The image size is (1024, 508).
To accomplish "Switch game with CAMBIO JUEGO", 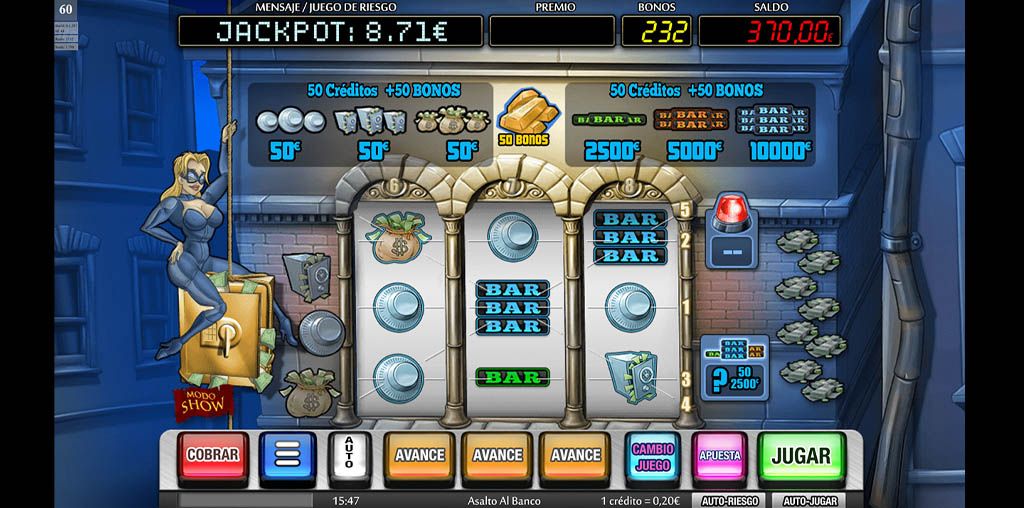I will pos(652,456).
